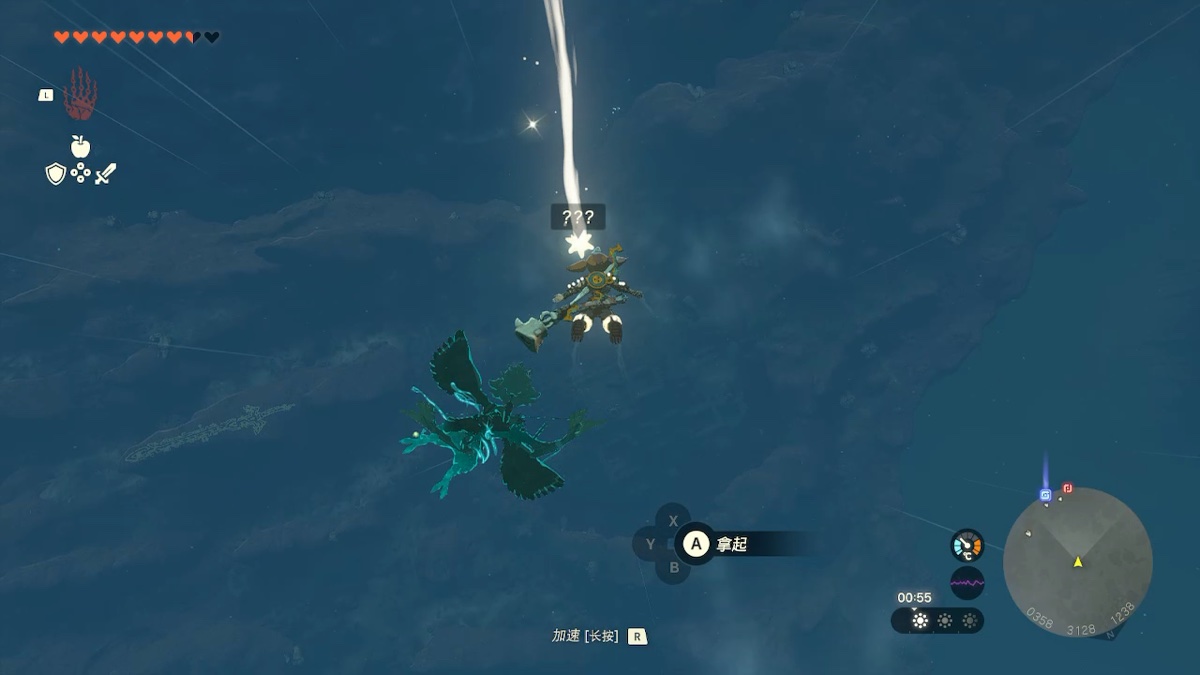Select the red marker above the minimap
1200x675 pixels.
click(x=1067, y=488)
